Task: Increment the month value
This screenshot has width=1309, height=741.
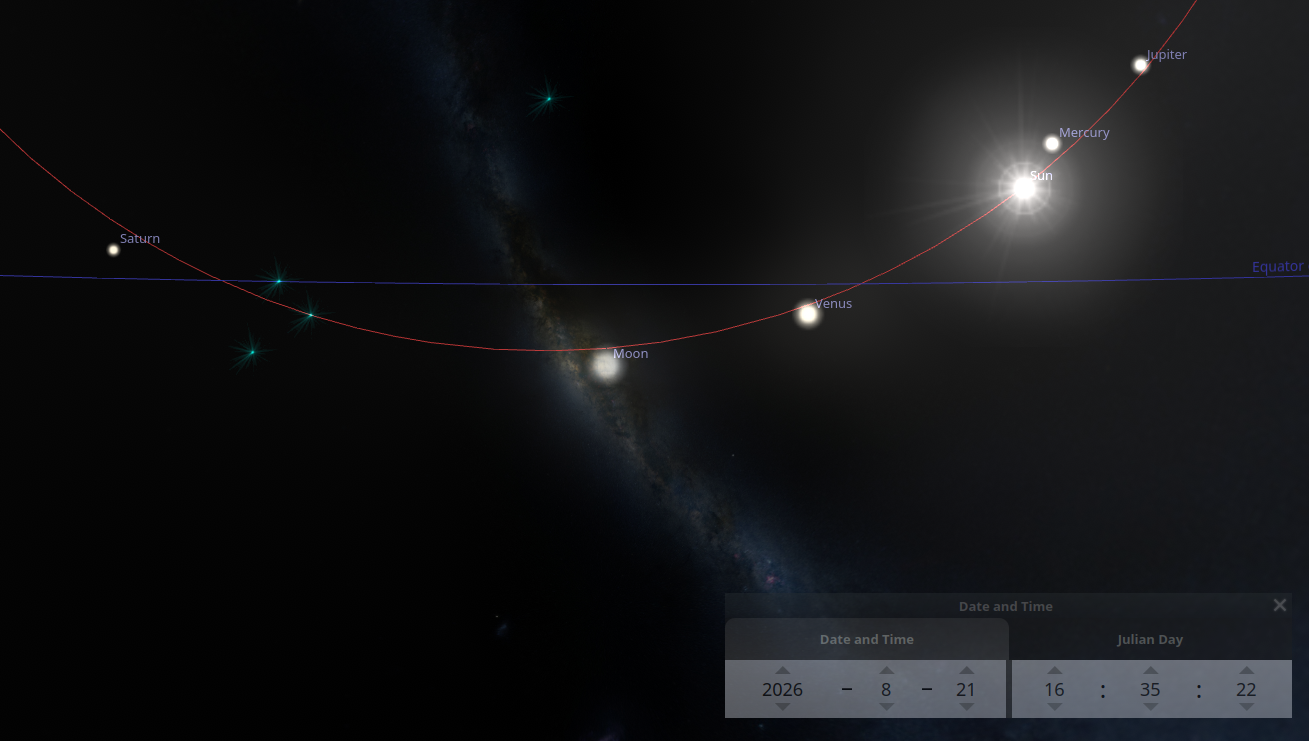Action: point(886,670)
